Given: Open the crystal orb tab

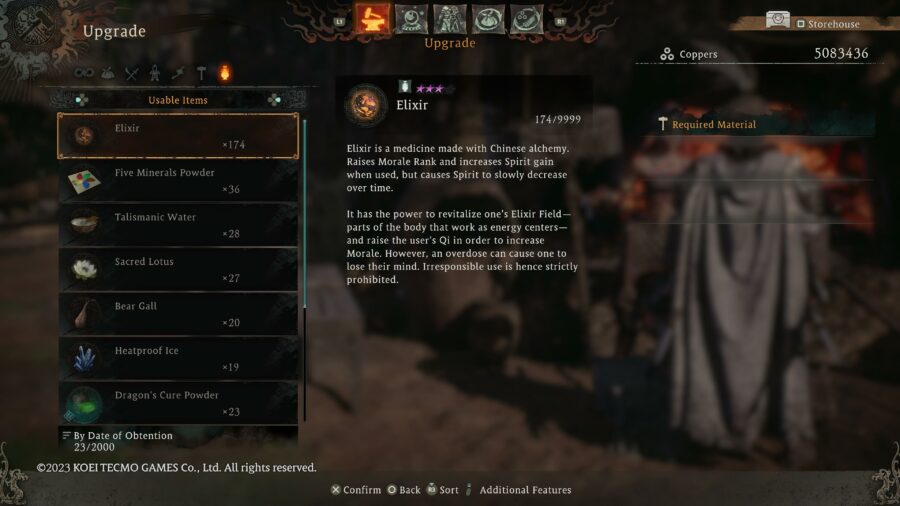Looking at the screenshot, I should tap(411, 19).
